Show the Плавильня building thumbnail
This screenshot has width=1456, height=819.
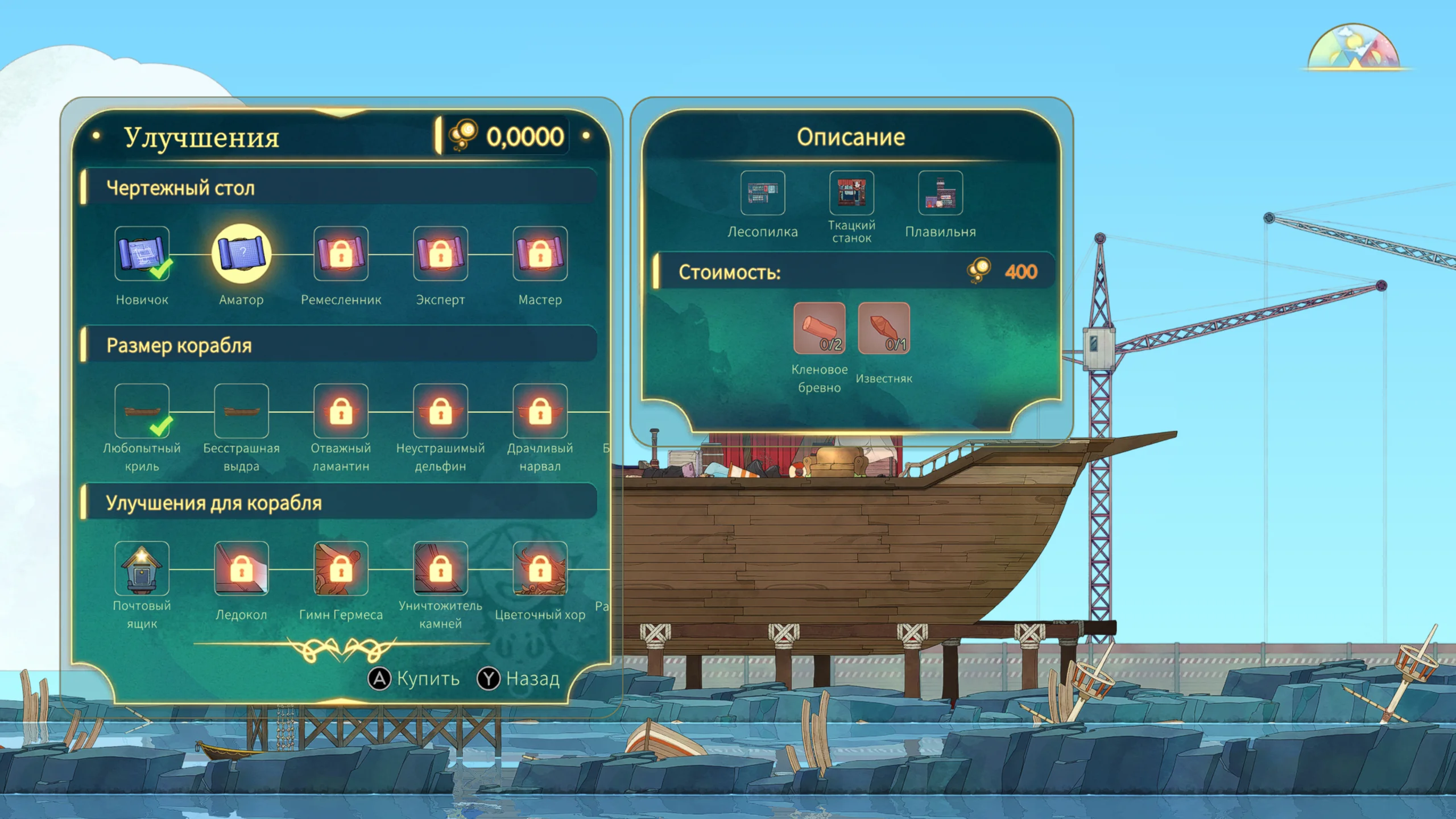coord(940,193)
